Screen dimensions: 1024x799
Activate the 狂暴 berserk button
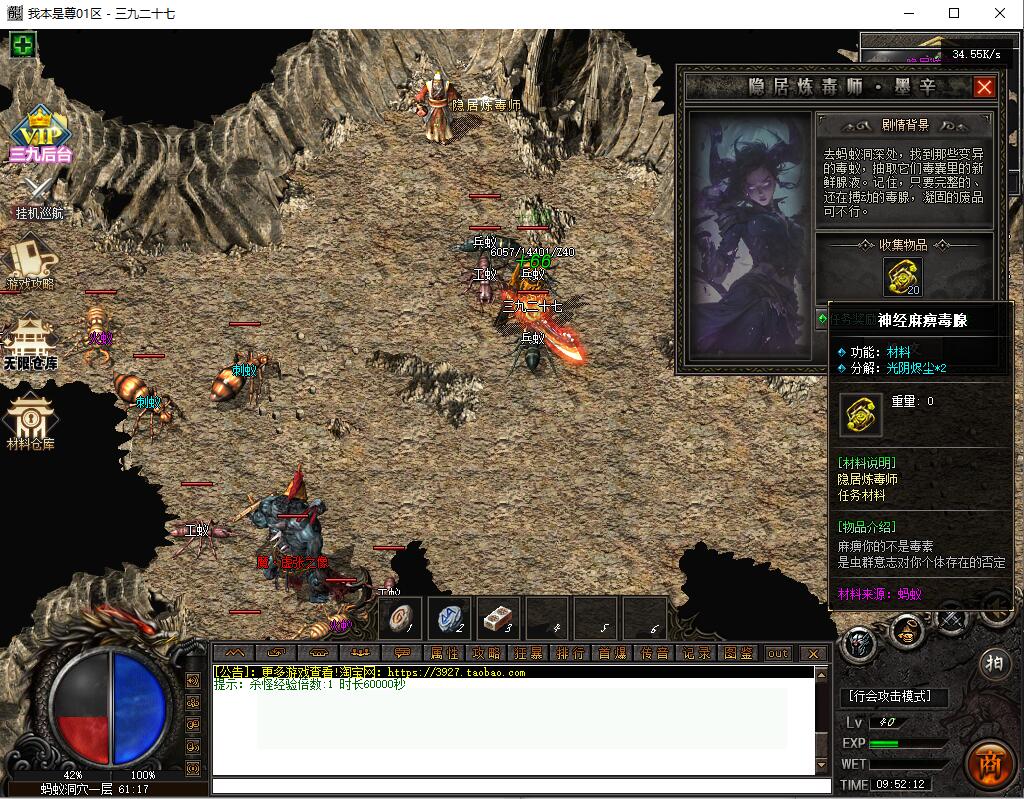tap(528, 653)
